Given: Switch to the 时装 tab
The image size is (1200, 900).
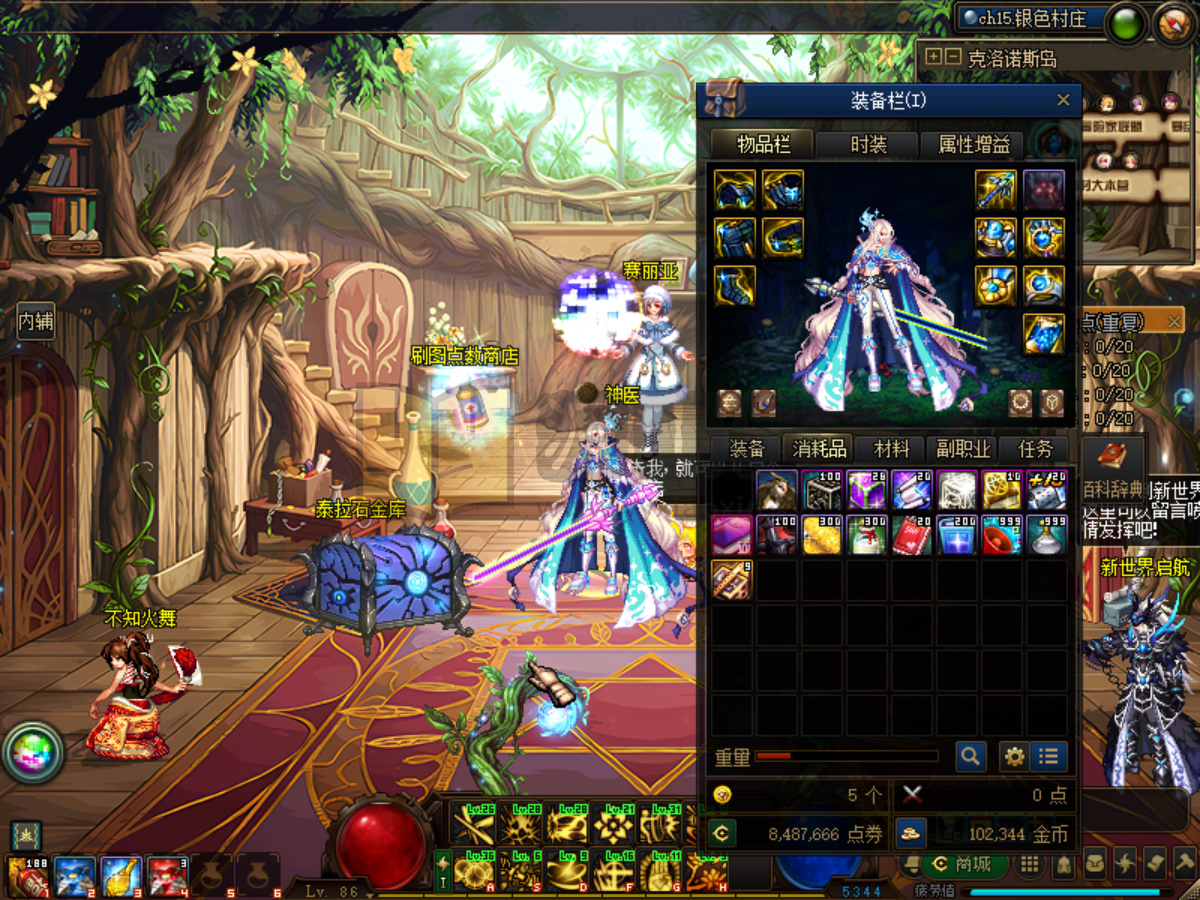Looking at the screenshot, I should [x=868, y=145].
